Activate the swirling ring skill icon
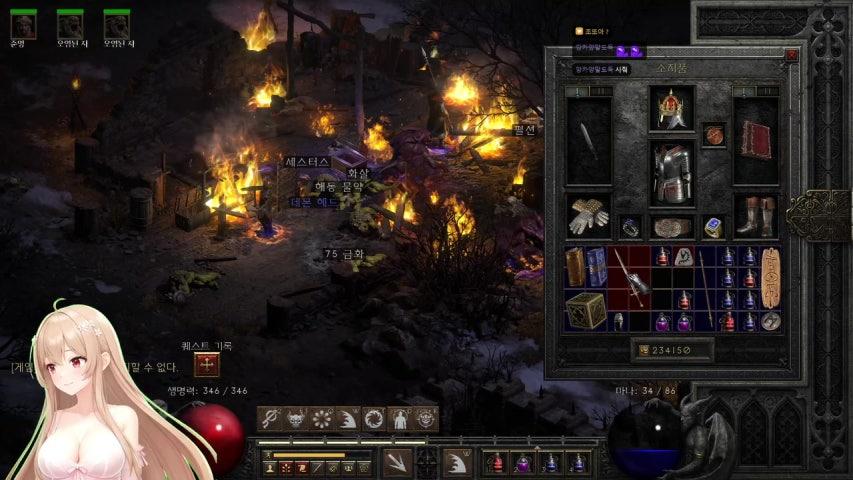The height and width of the screenshot is (480, 853). [374, 418]
